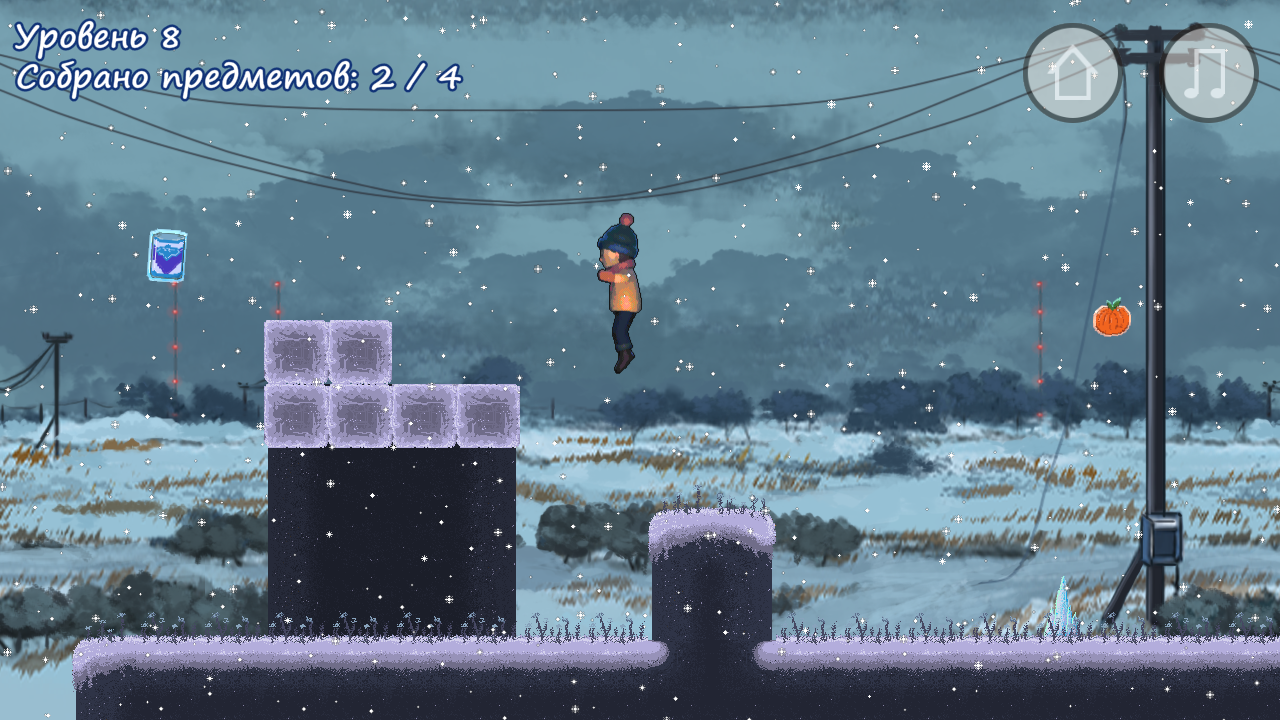Click the 'Уровень 8' level label
Viewport: 1280px width, 720px height.
click(x=95, y=37)
